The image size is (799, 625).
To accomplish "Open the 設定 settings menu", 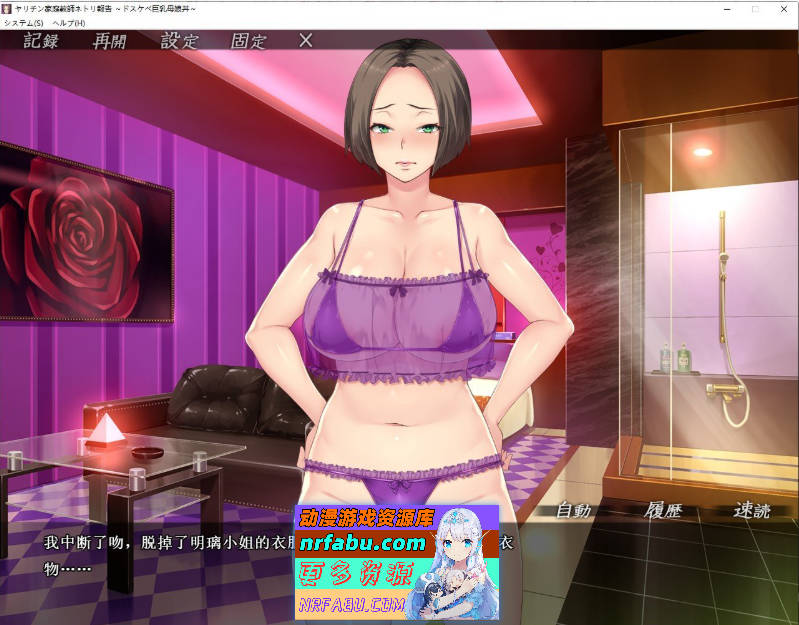I will coord(180,41).
